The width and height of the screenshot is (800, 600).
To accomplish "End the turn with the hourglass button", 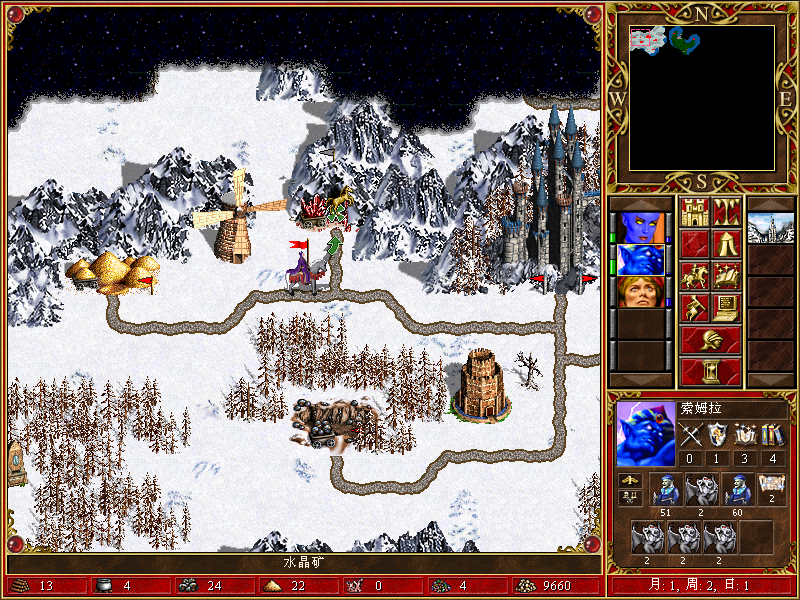I will coord(710,371).
